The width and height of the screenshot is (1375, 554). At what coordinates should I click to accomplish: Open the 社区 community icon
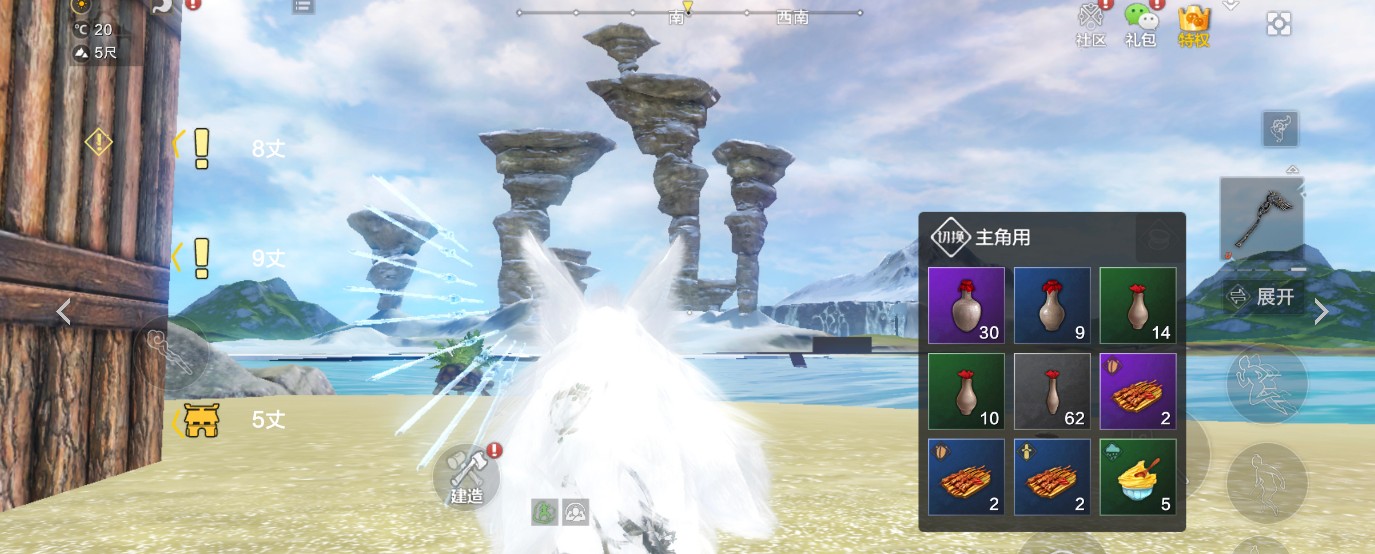pos(1089,22)
